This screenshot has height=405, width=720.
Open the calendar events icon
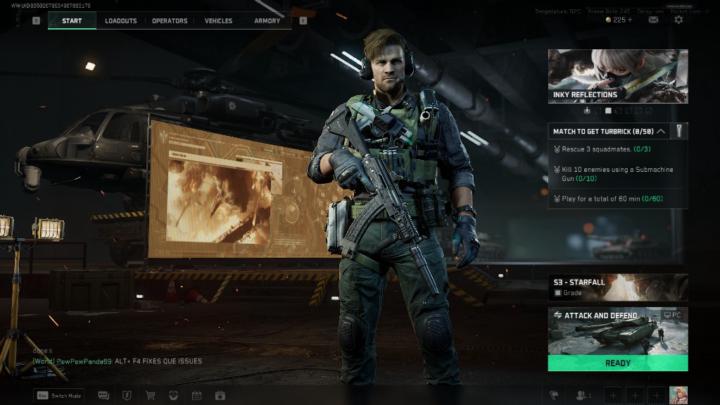196,395
